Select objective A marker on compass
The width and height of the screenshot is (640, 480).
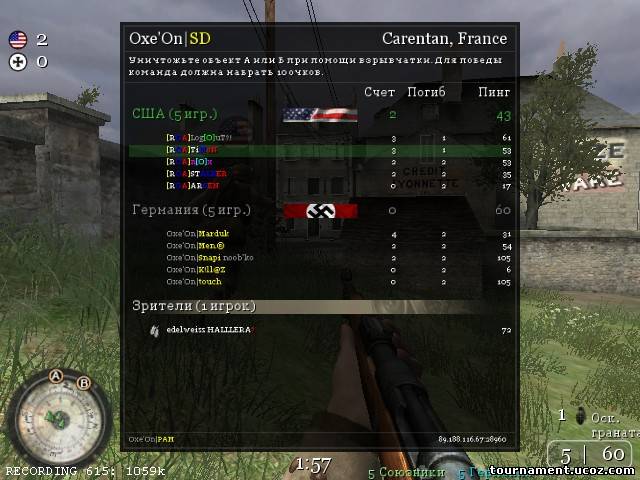(56, 377)
